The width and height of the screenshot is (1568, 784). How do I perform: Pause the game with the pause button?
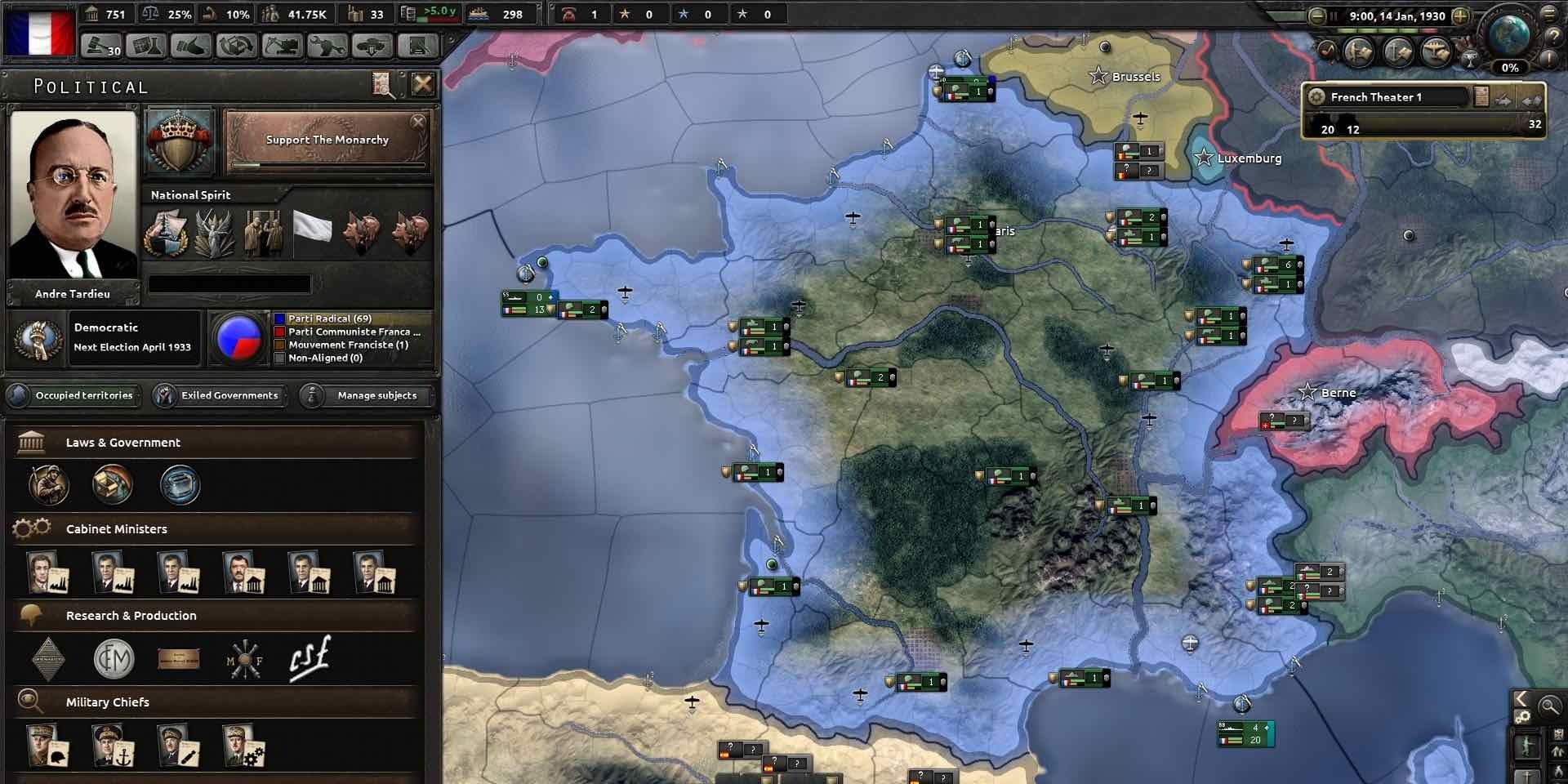tap(1334, 16)
